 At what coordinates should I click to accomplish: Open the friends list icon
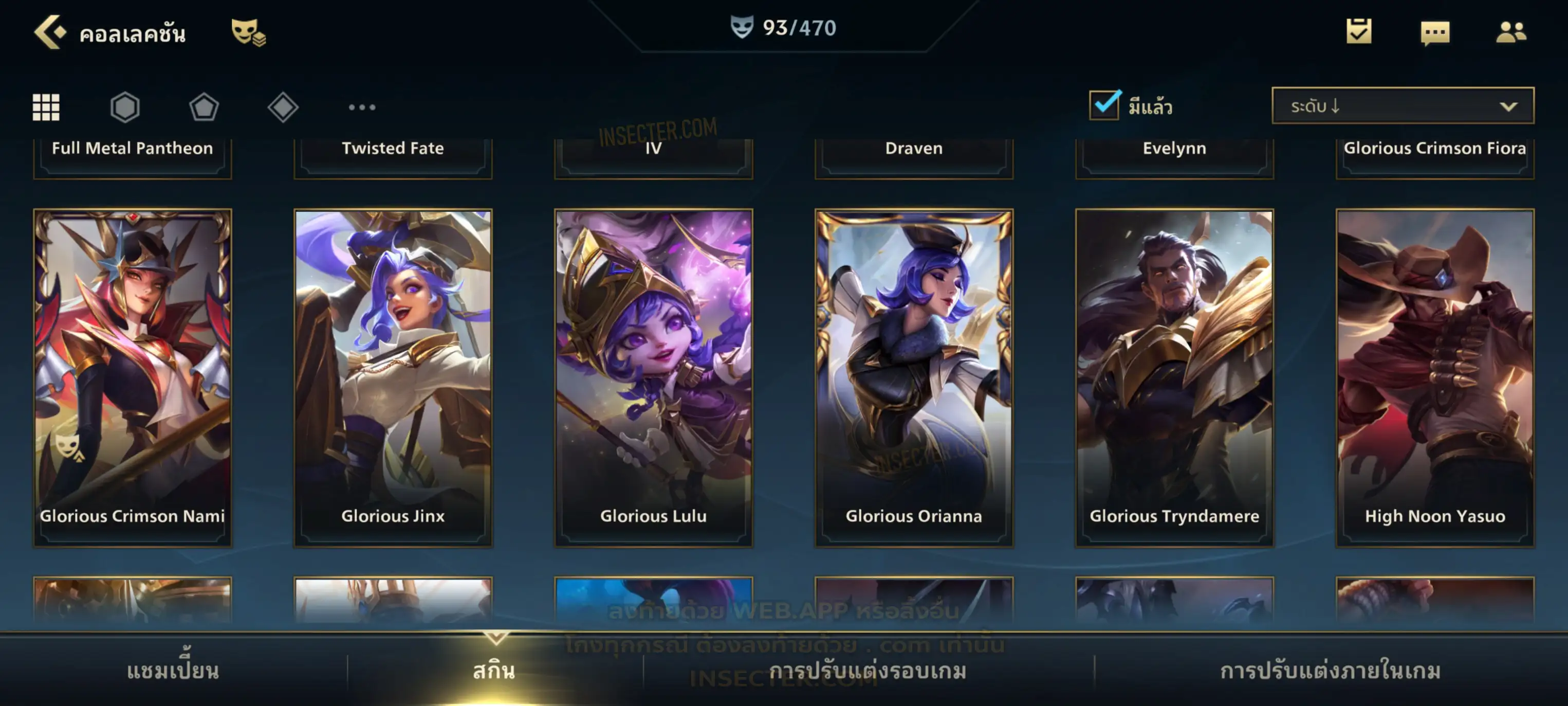pyautogui.click(x=1510, y=32)
